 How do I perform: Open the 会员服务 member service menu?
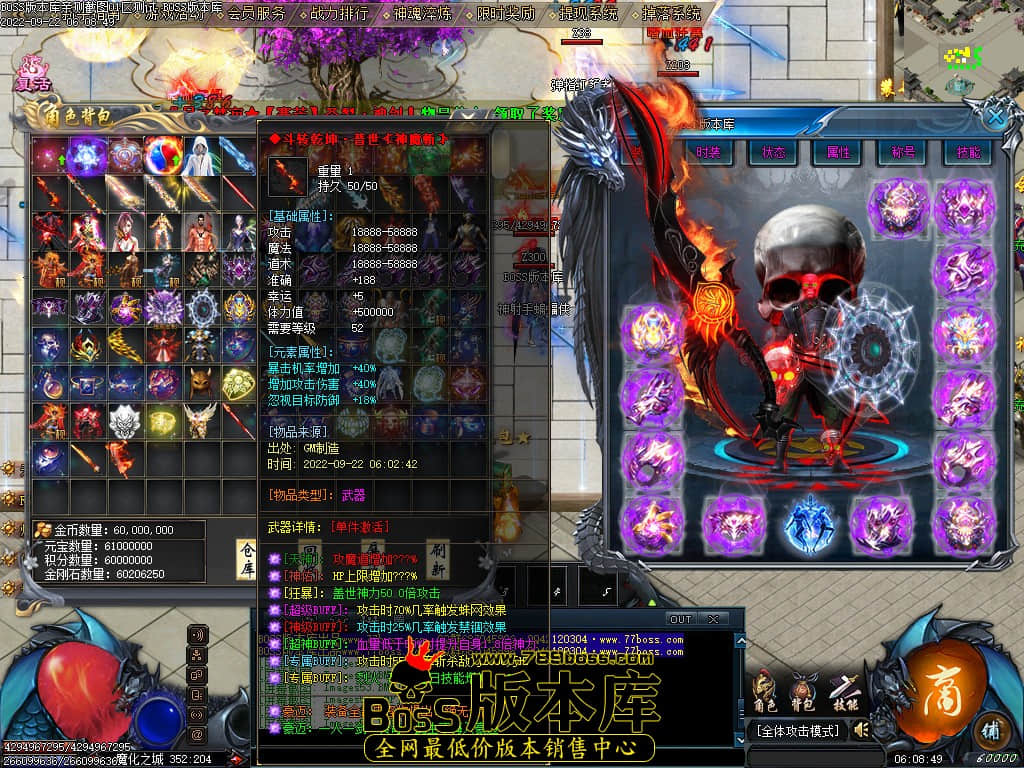[256, 14]
